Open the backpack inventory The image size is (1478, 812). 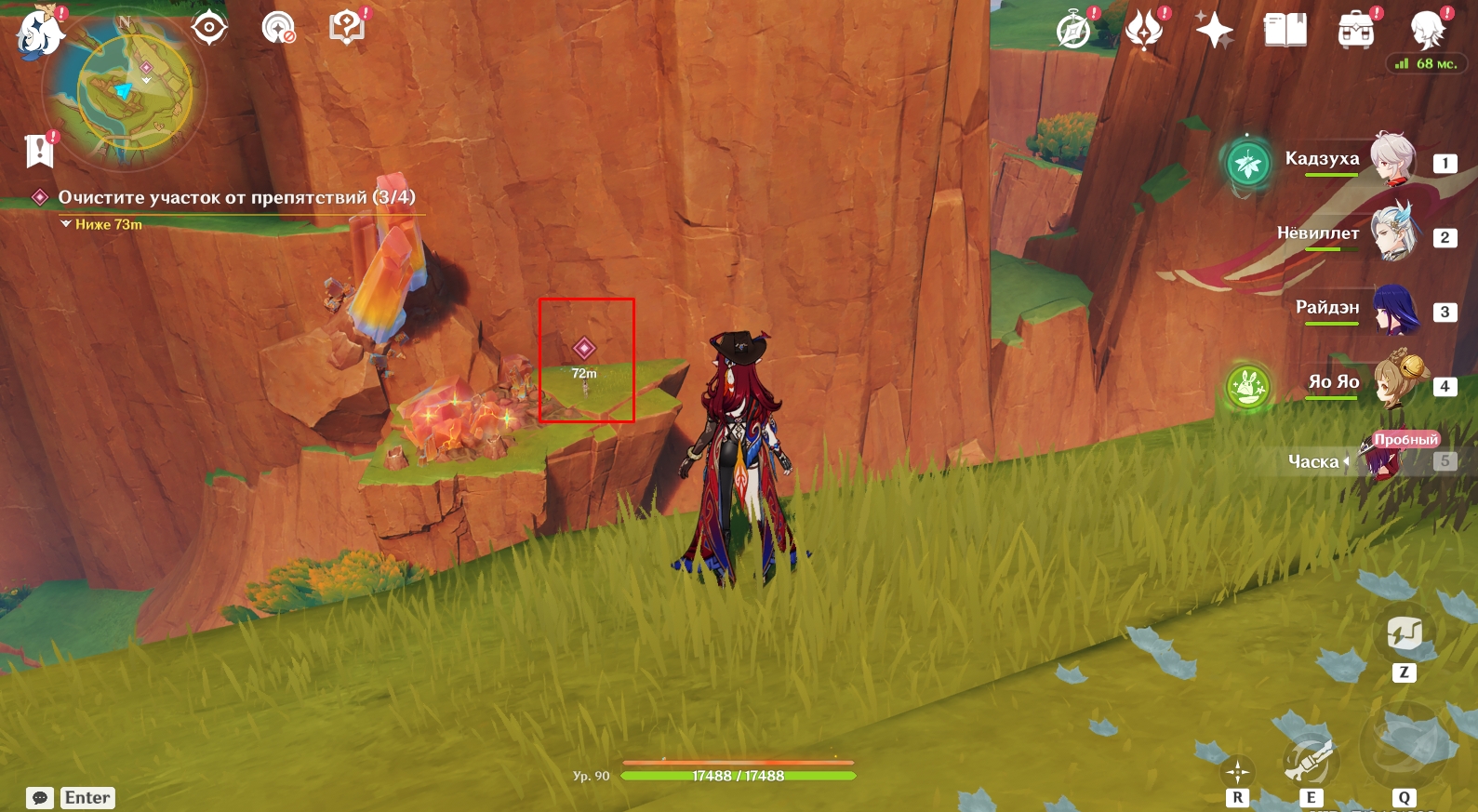coord(1356,30)
